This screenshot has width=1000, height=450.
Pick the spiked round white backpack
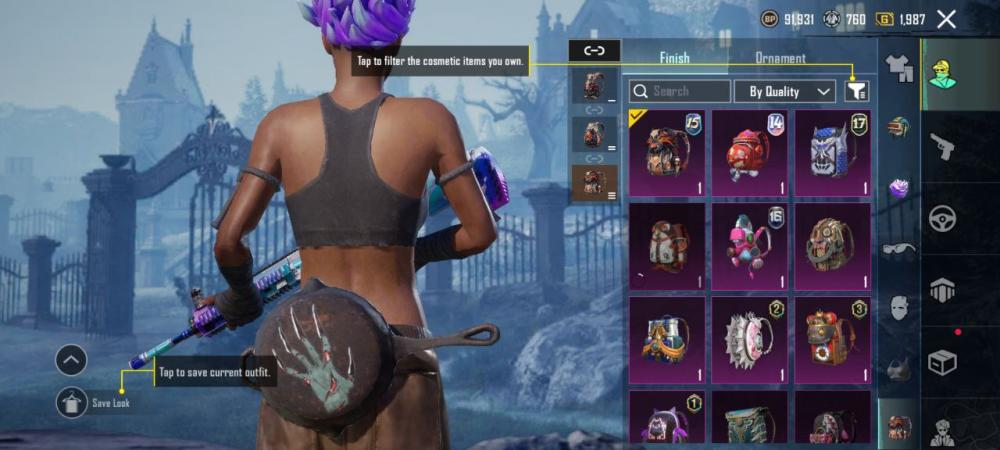tap(749, 339)
